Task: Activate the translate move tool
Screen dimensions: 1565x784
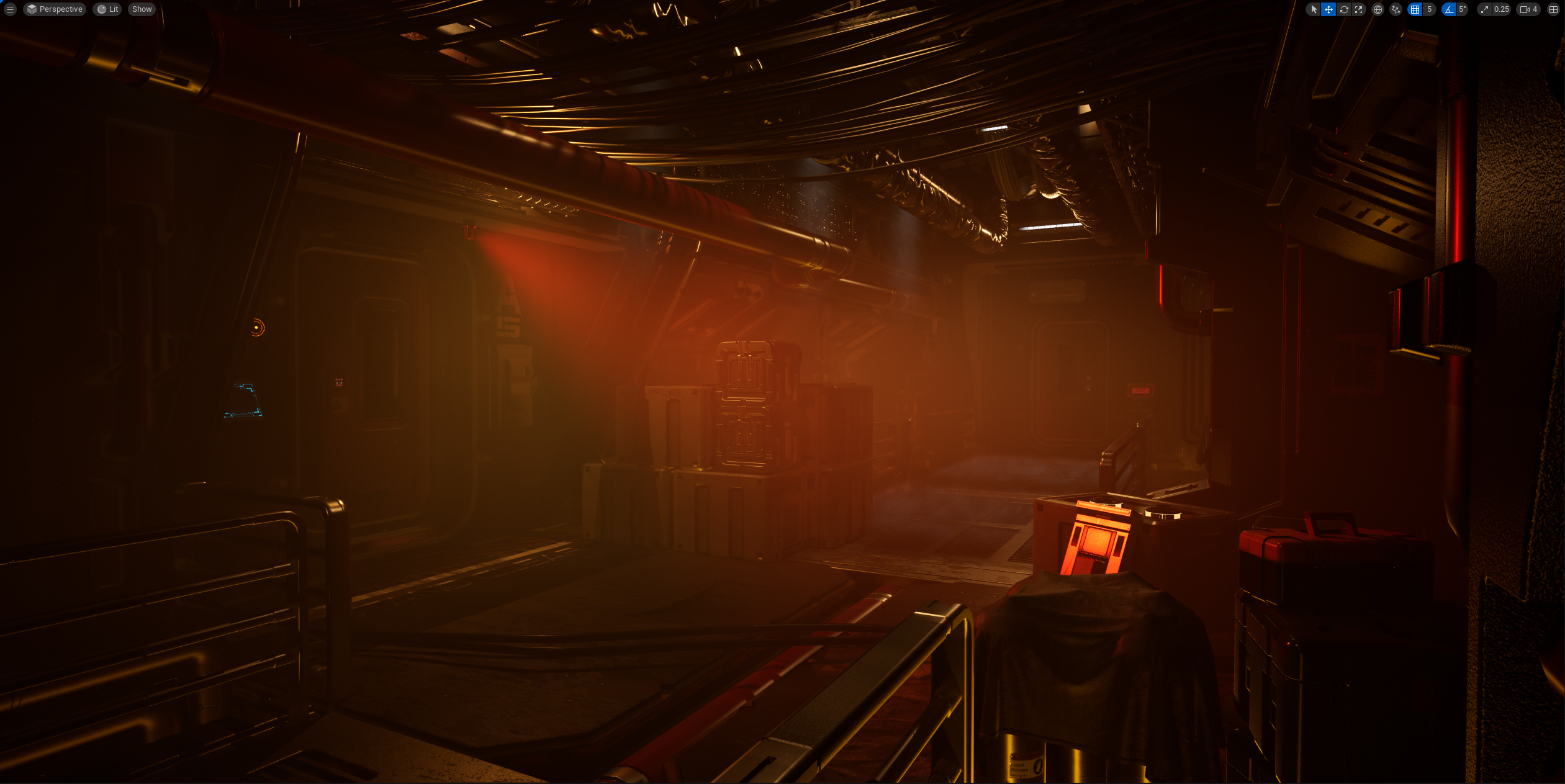Action: (x=1328, y=9)
